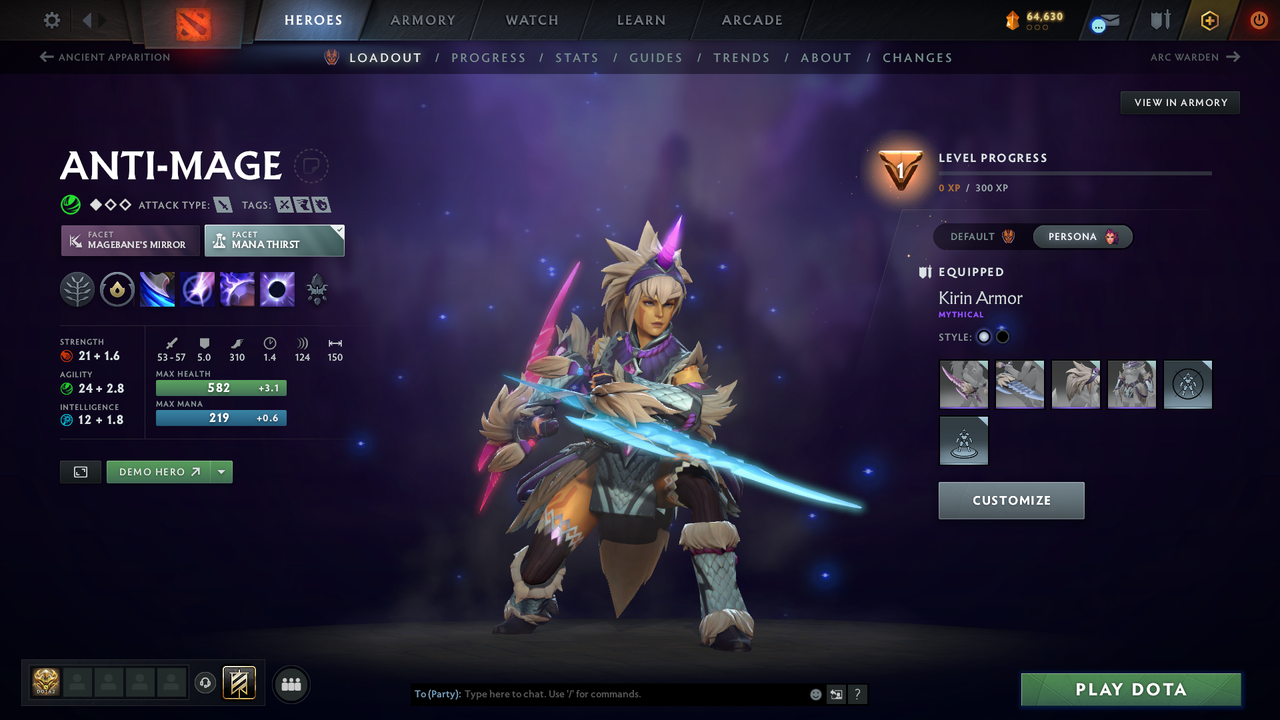This screenshot has width=1280, height=720.
Task: Click the Mana Void ultimate icon
Action: [277, 289]
